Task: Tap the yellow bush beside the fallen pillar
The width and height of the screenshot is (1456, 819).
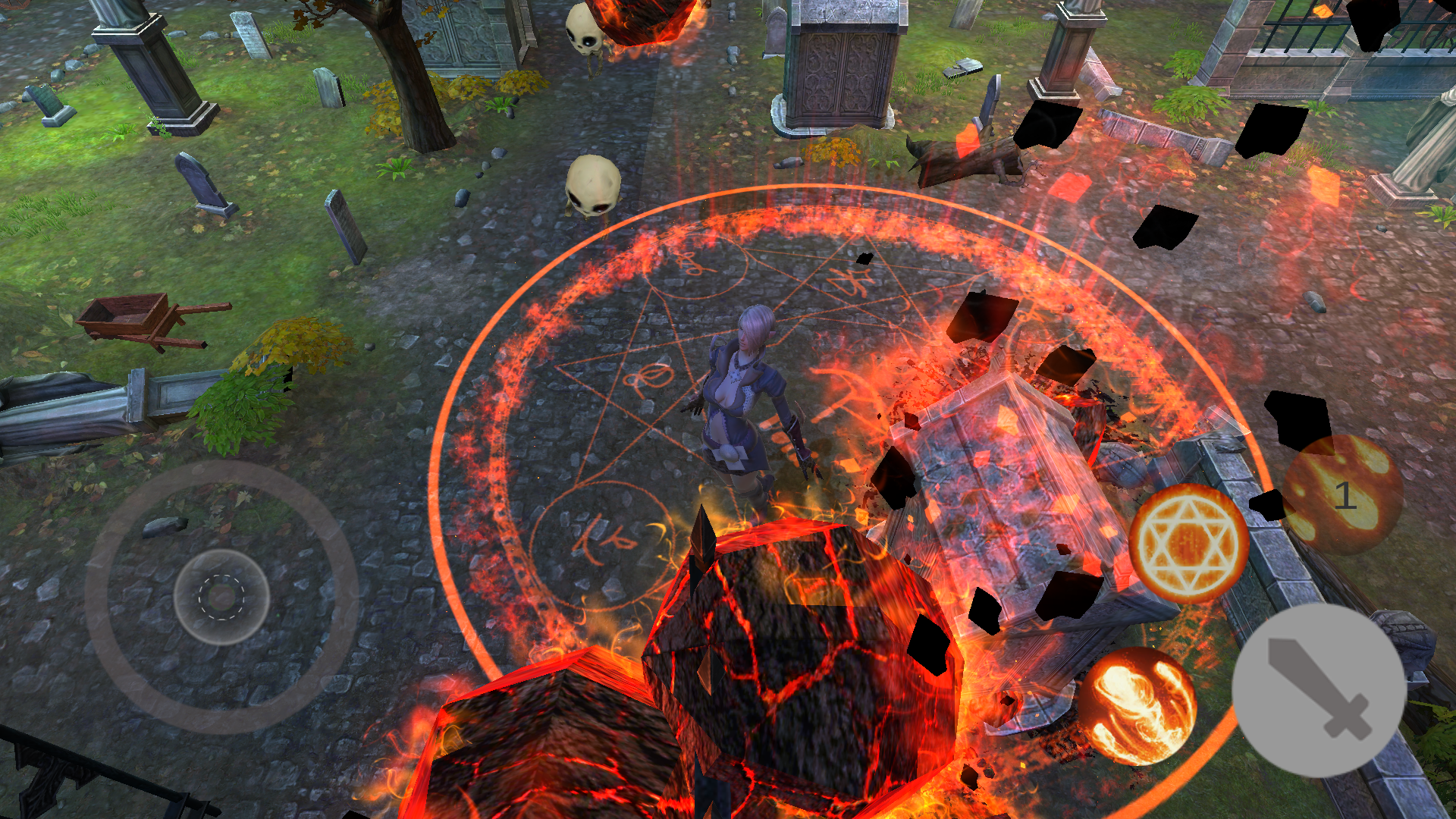Action: [296, 341]
